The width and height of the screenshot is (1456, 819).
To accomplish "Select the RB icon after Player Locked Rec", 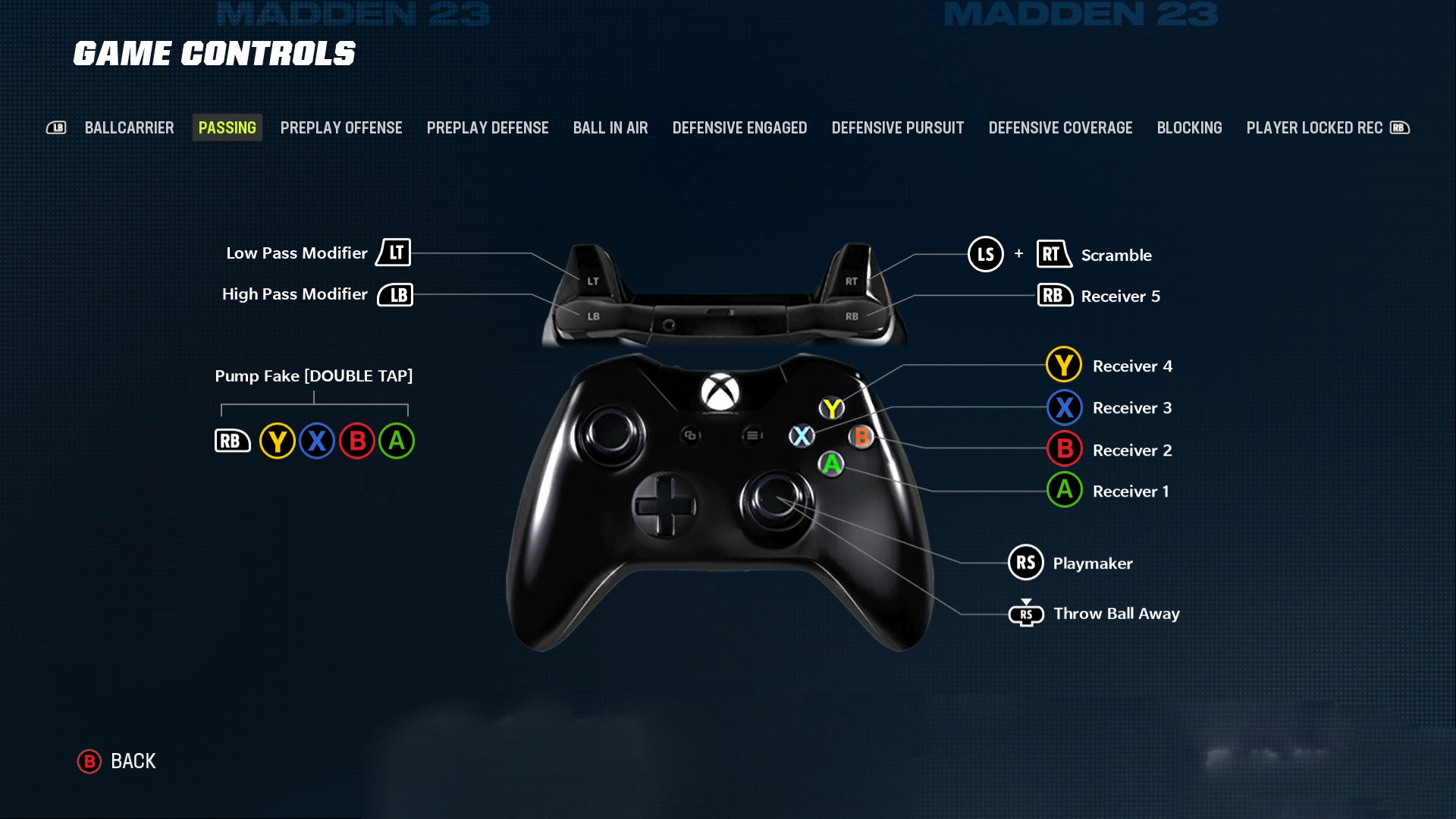I will pos(1400,127).
